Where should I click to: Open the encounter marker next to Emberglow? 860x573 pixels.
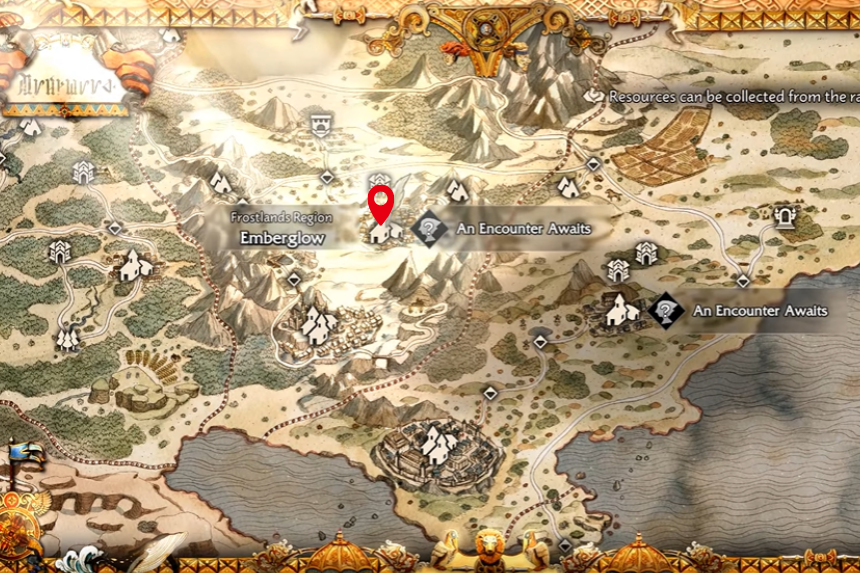pos(429,229)
